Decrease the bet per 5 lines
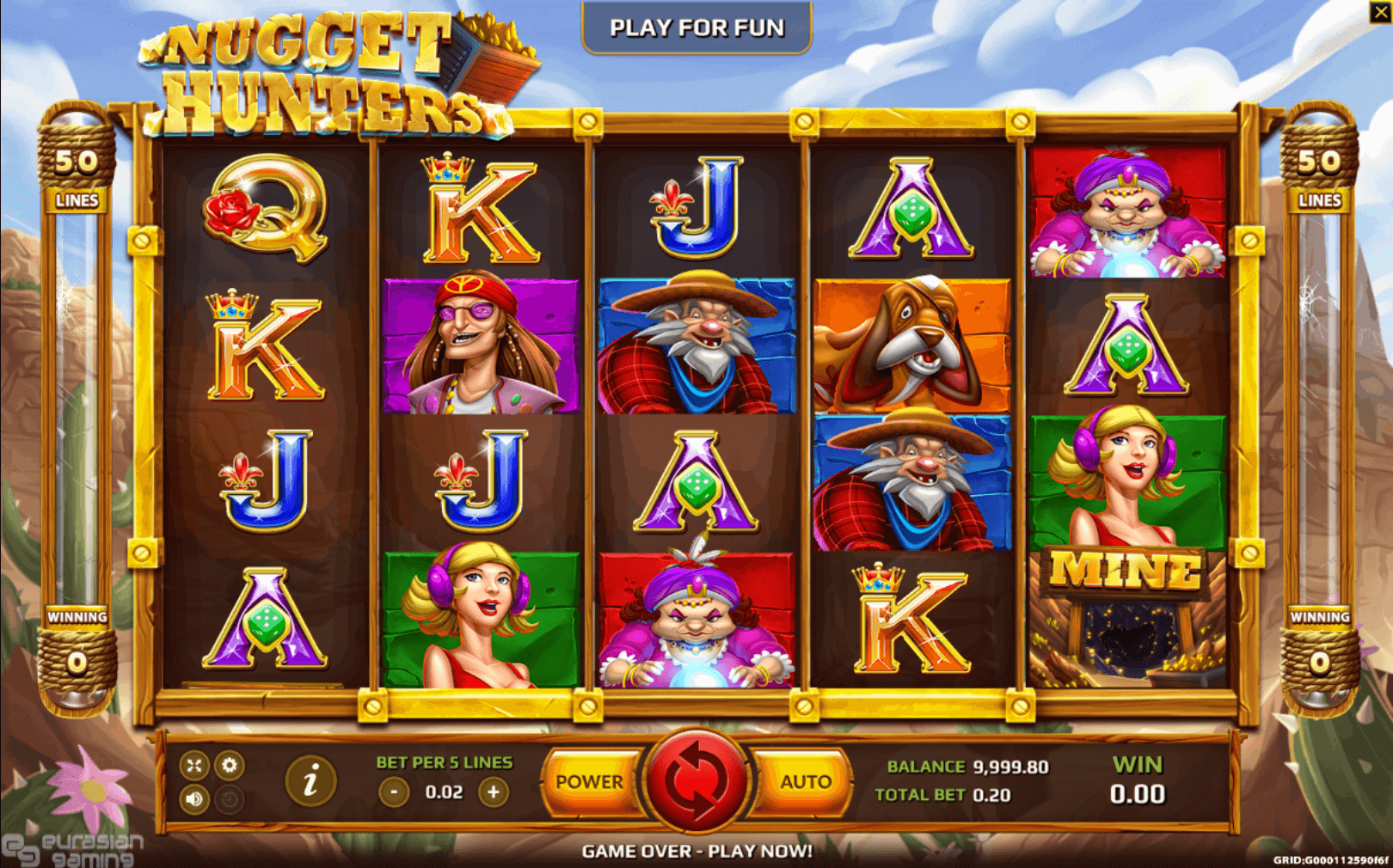1393x868 pixels. tap(394, 792)
